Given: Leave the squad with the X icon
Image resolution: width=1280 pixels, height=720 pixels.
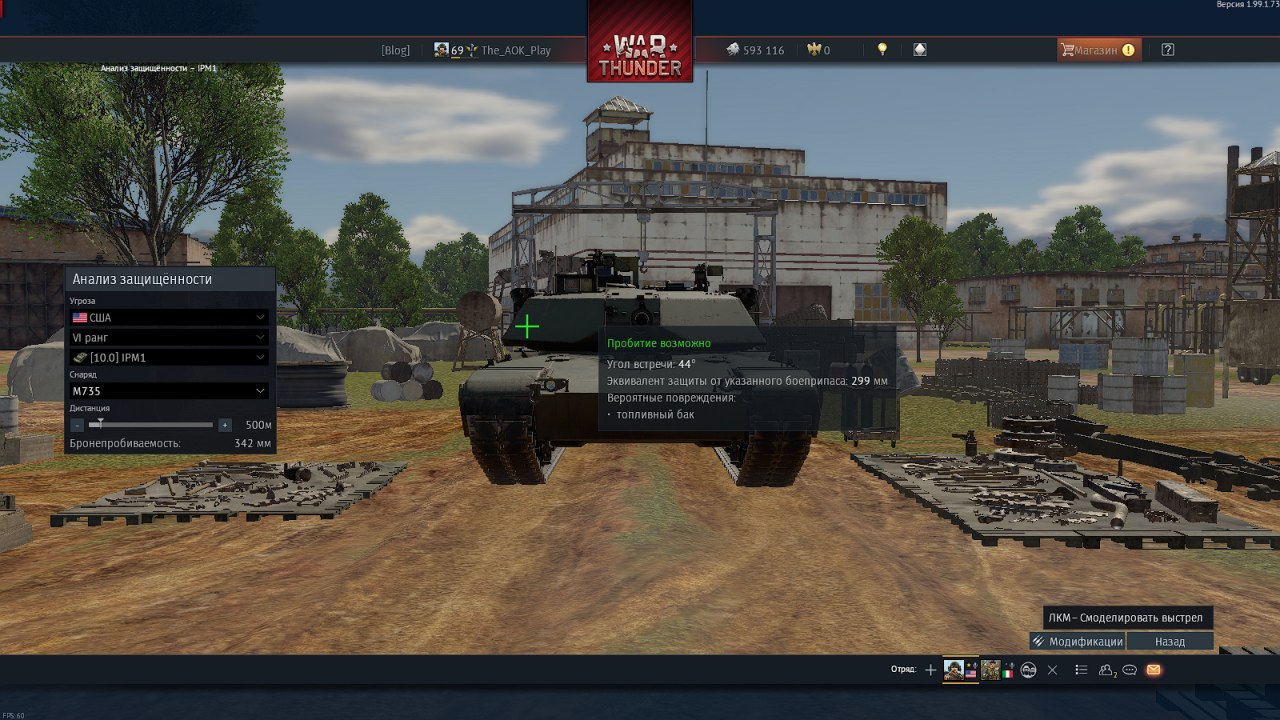Looking at the screenshot, I should point(1052,670).
